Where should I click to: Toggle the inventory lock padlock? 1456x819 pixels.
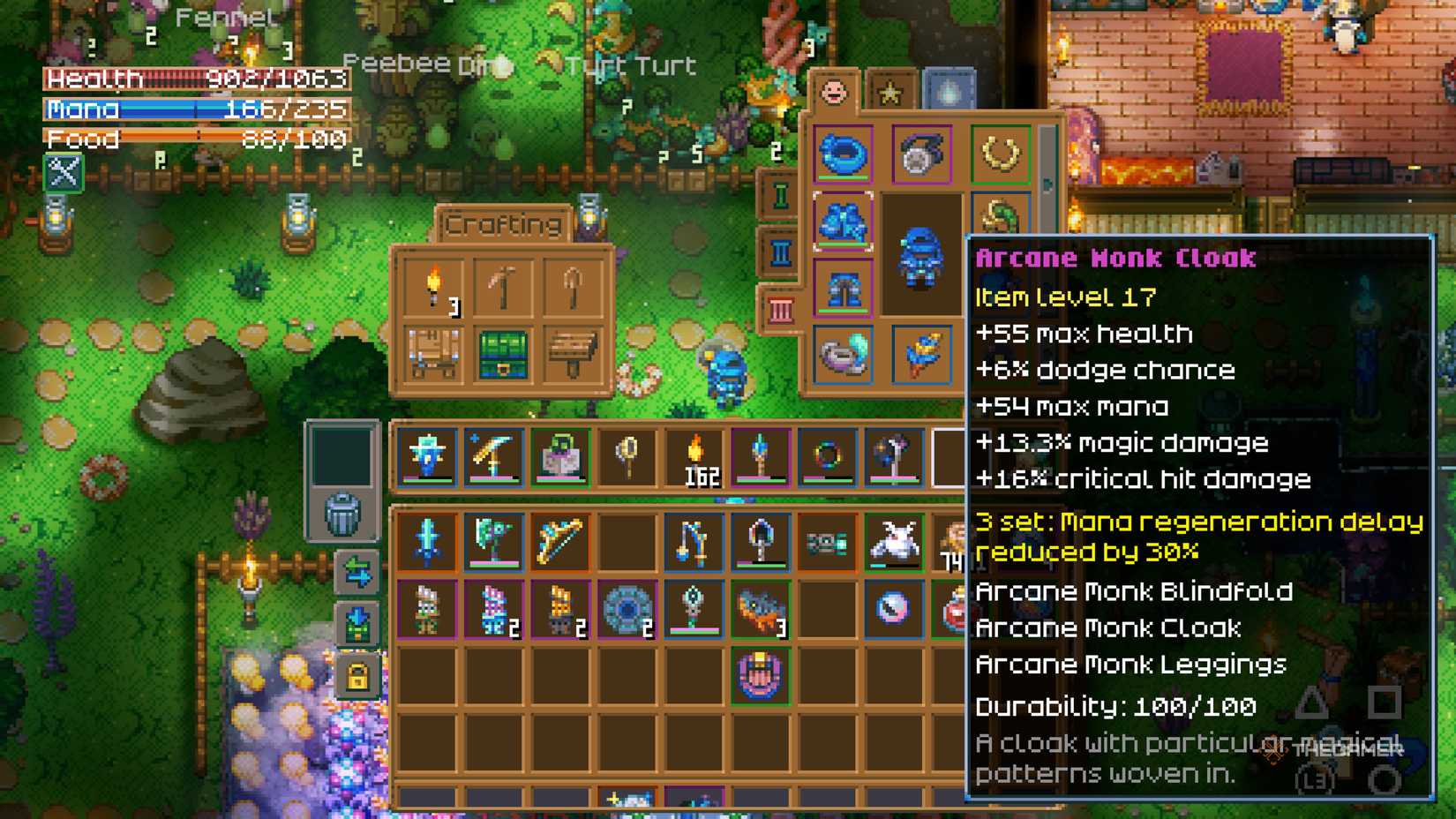(359, 673)
